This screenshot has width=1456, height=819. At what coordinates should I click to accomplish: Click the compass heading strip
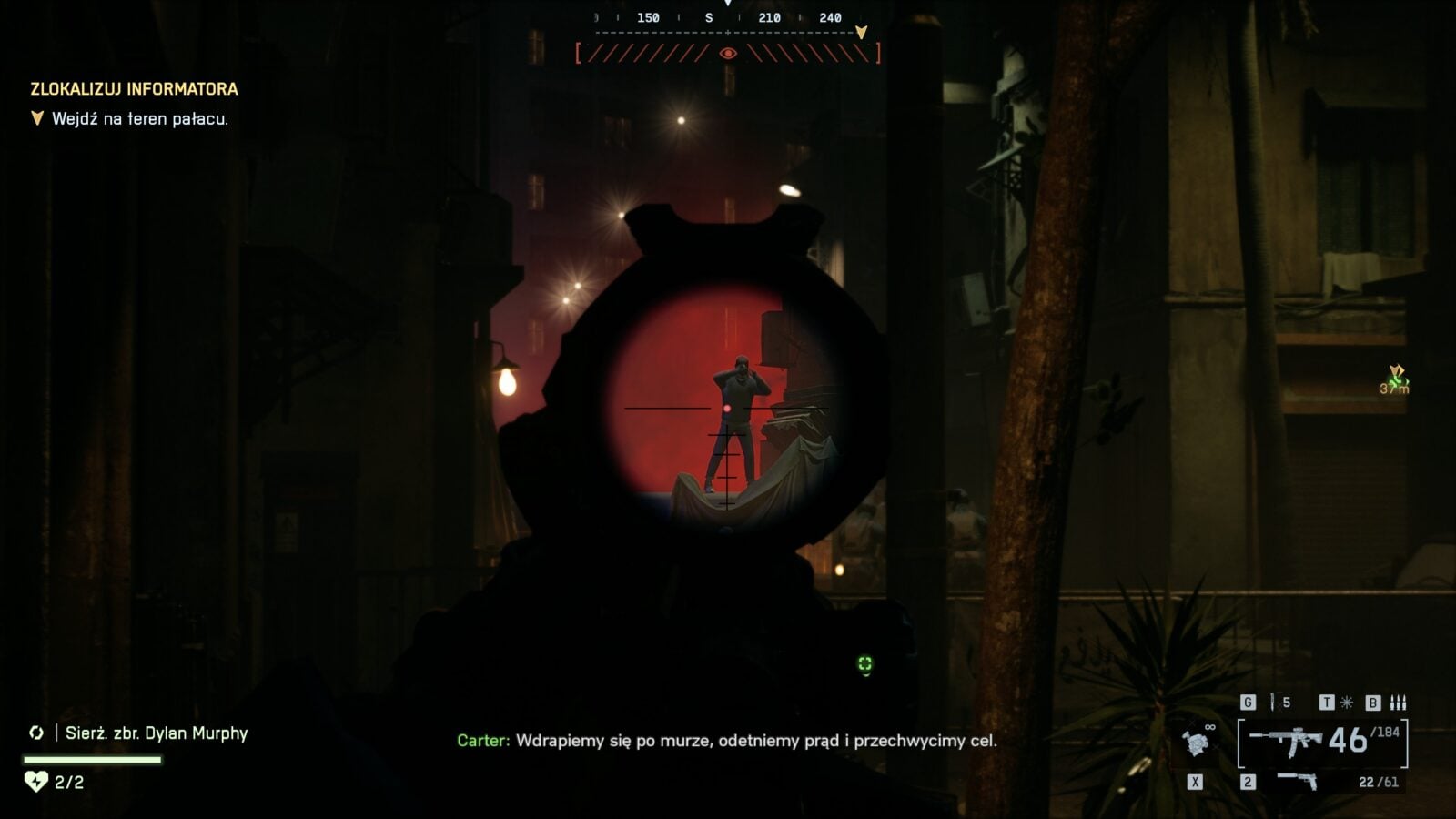click(x=728, y=18)
